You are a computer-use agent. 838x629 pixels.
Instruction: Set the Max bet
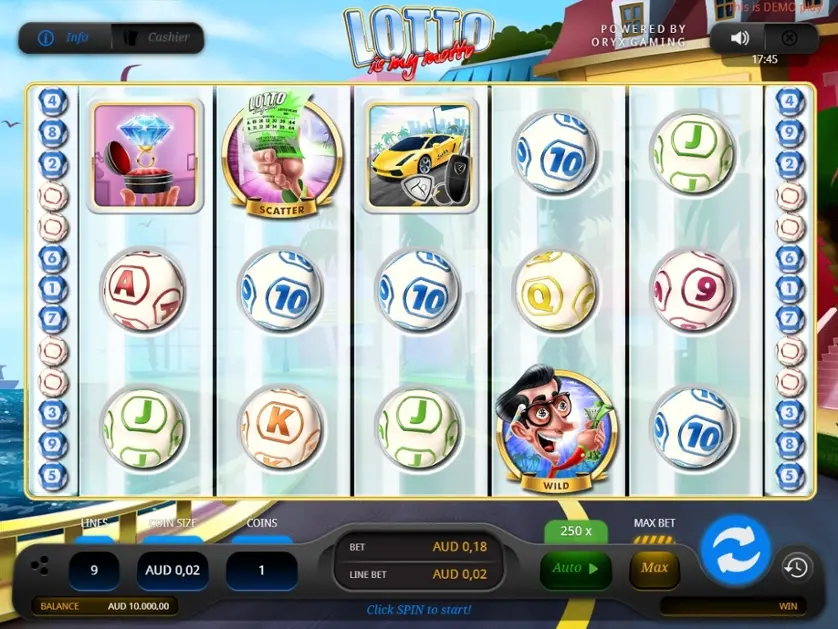point(654,568)
